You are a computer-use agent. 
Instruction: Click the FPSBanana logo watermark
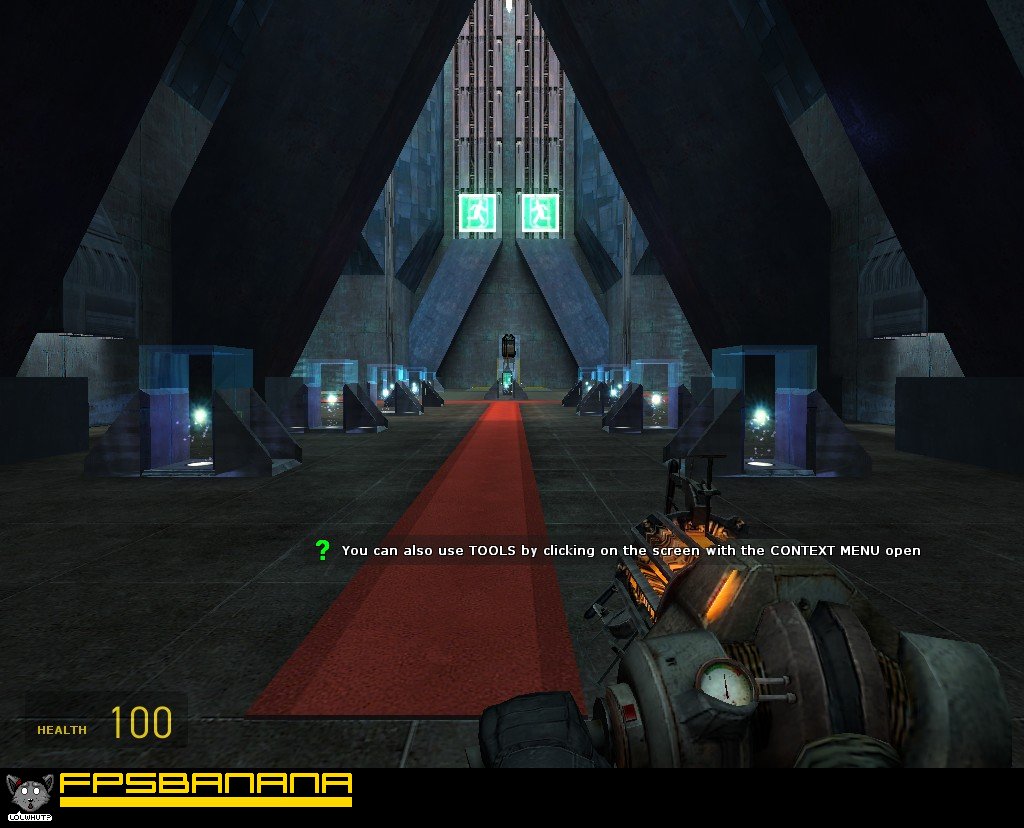(206, 788)
